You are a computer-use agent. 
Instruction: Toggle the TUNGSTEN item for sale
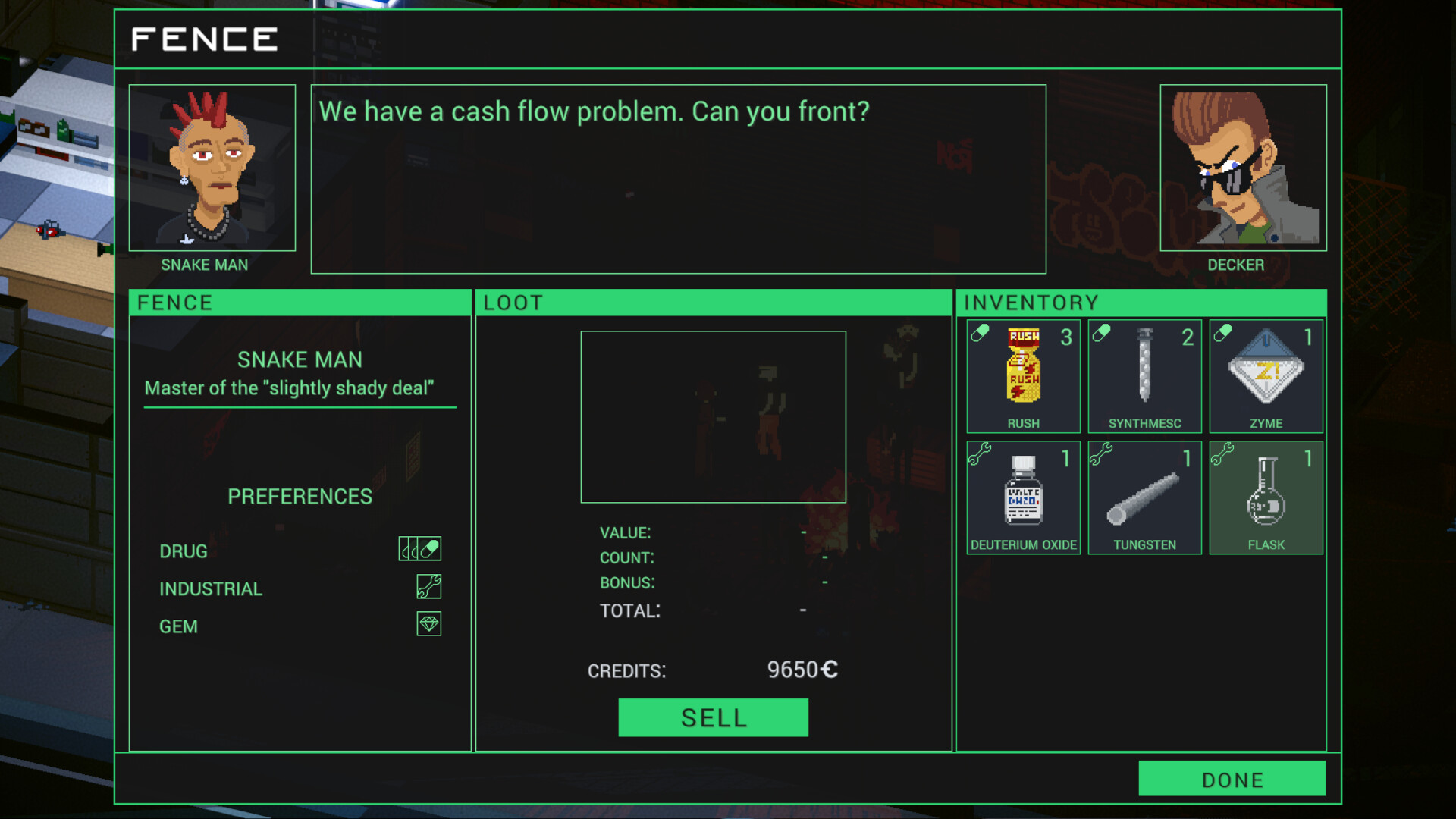pyautogui.click(x=1144, y=497)
